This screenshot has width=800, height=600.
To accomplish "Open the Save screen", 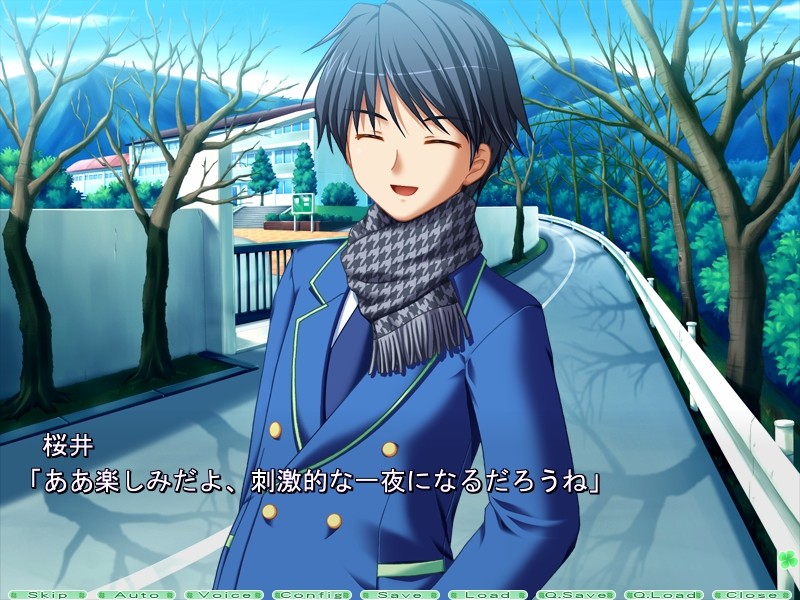I will (x=399, y=594).
